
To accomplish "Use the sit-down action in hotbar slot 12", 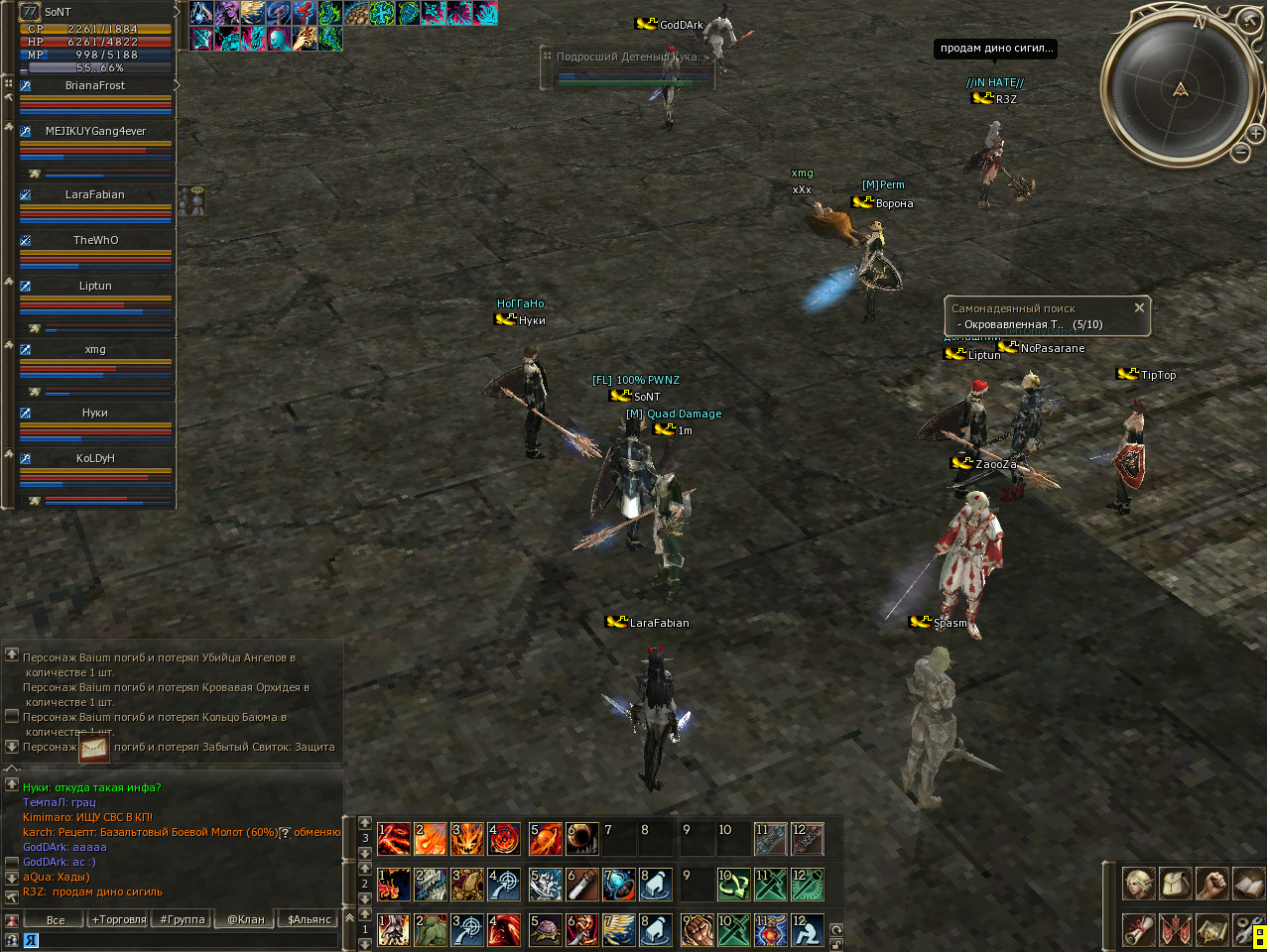I will [x=808, y=930].
